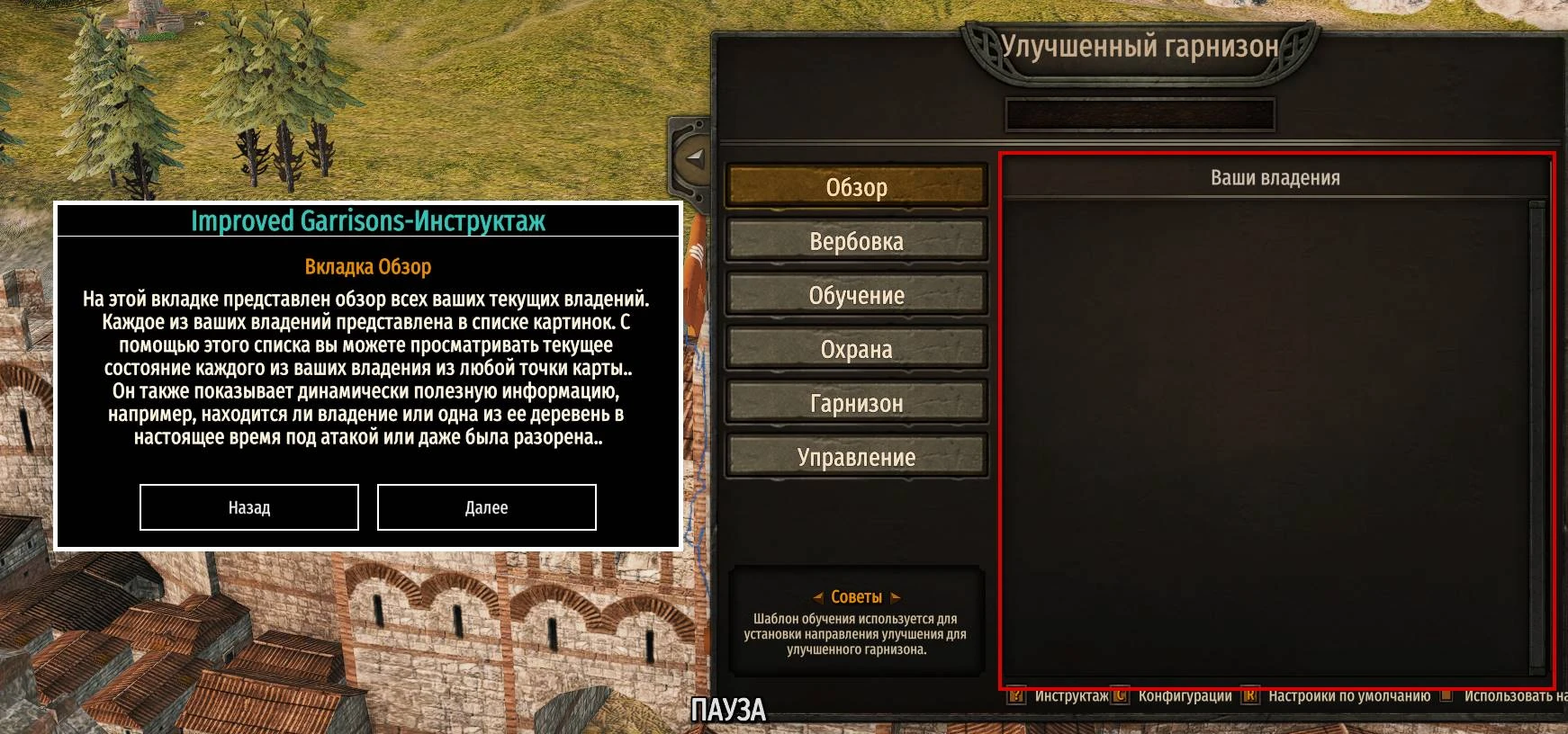This screenshot has height=734, width=1568.
Task: Click the next arrow right of Советы
Action: [x=894, y=595]
